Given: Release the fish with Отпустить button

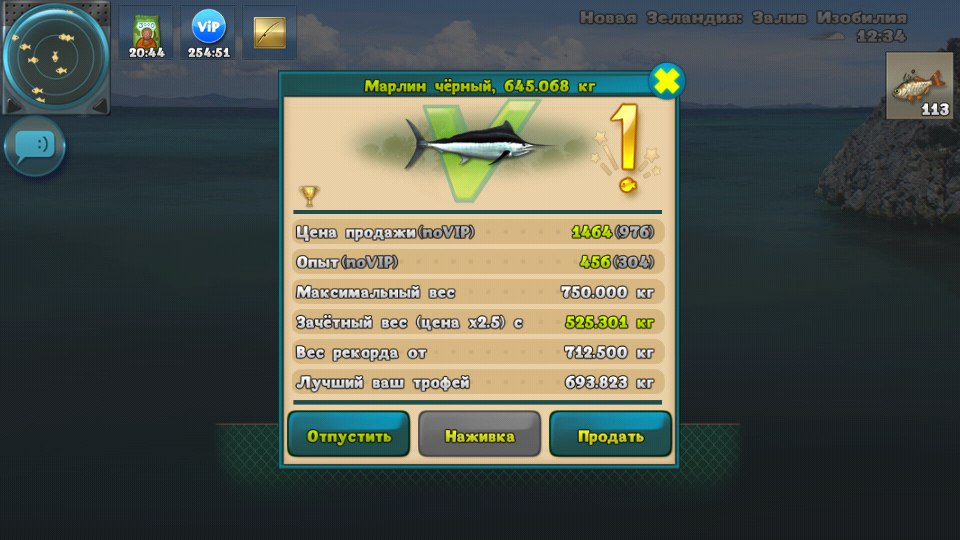Looking at the screenshot, I should pos(348,436).
